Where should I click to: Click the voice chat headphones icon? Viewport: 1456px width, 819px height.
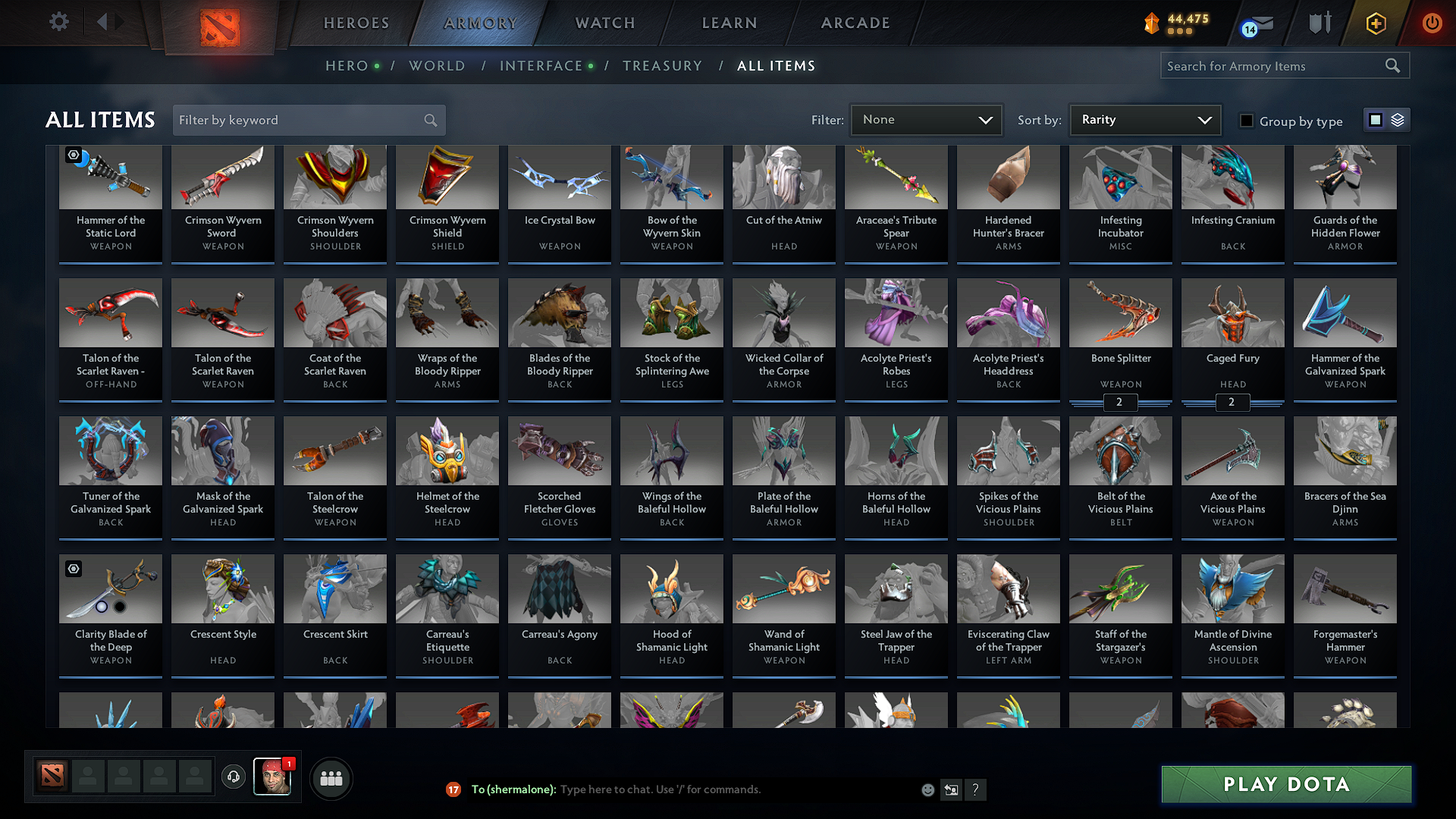(233, 778)
